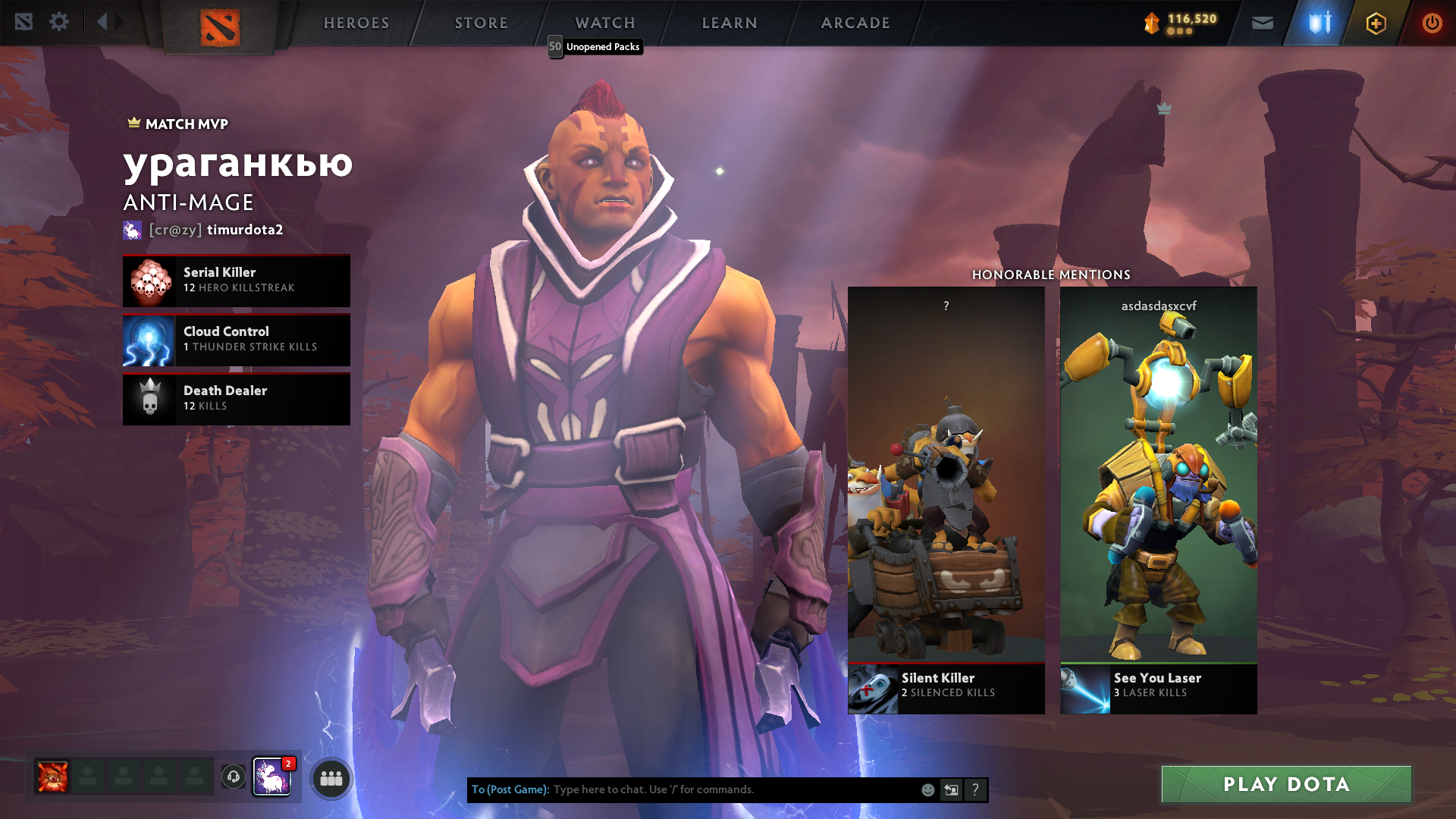Open the Heroes menu
This screenshot has height=819, width=1456.
click(356, 23)
